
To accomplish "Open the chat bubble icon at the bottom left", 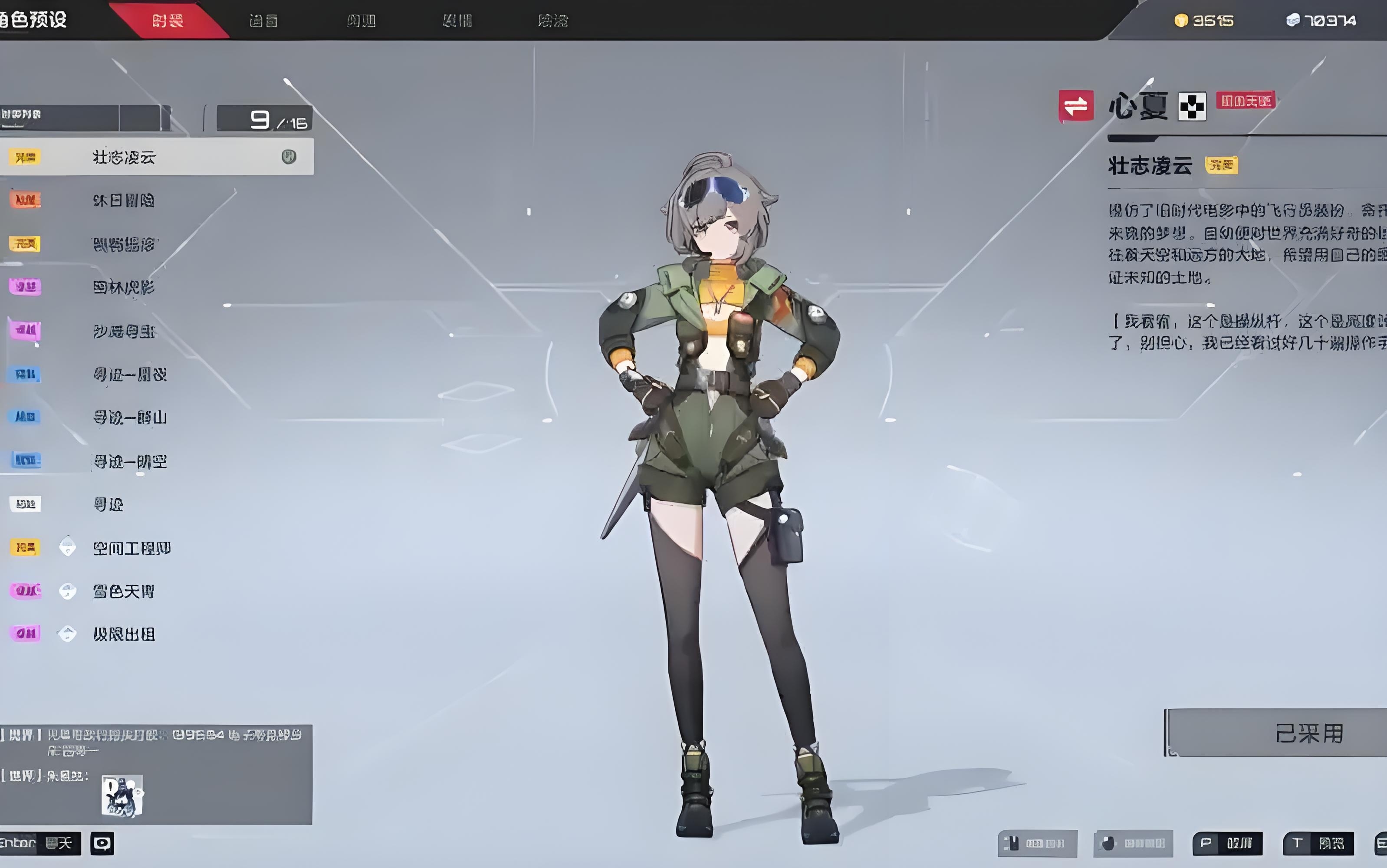I will pos(102,843).
